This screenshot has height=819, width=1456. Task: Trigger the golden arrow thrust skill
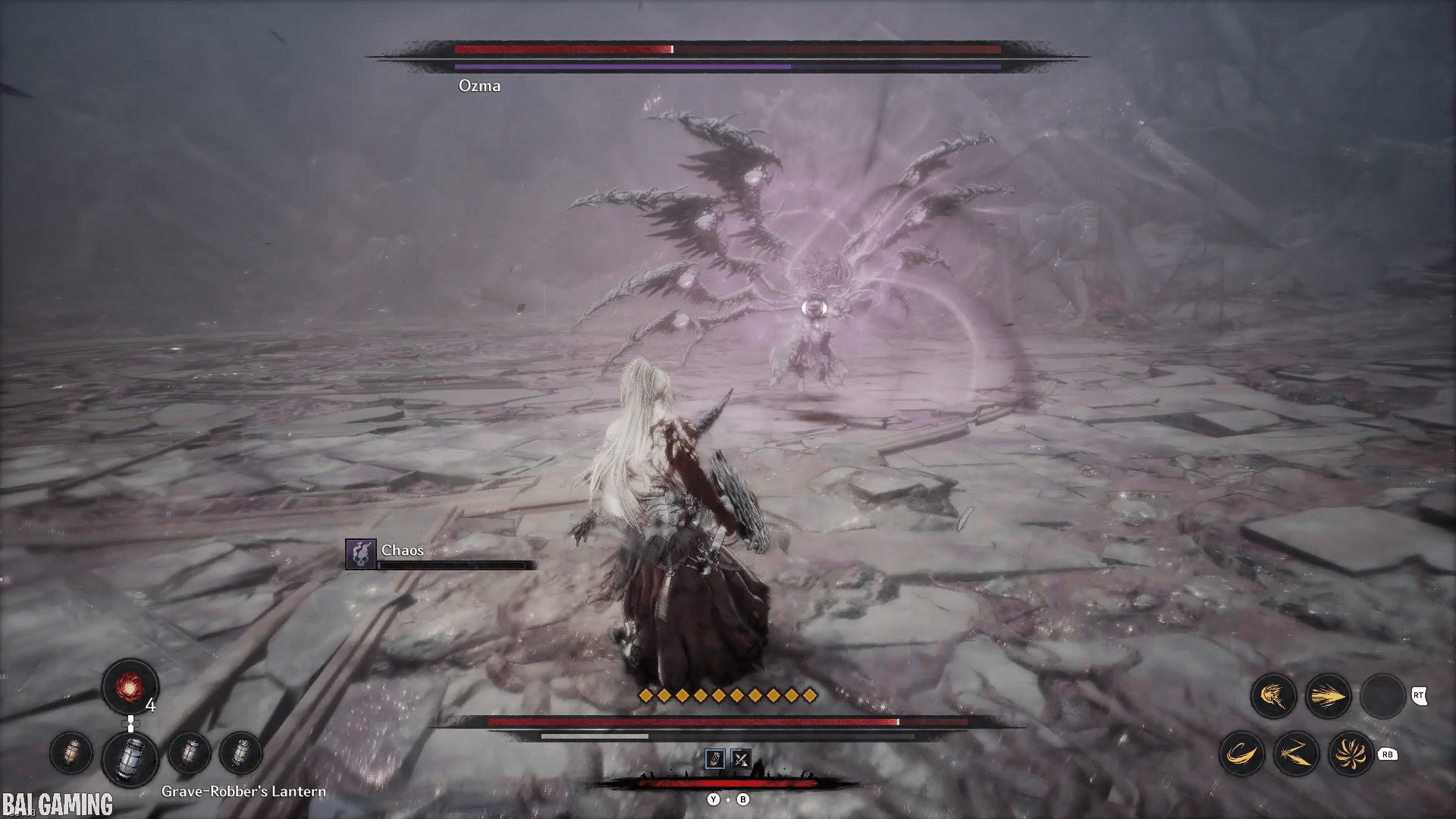click(x=1328, y=695)
